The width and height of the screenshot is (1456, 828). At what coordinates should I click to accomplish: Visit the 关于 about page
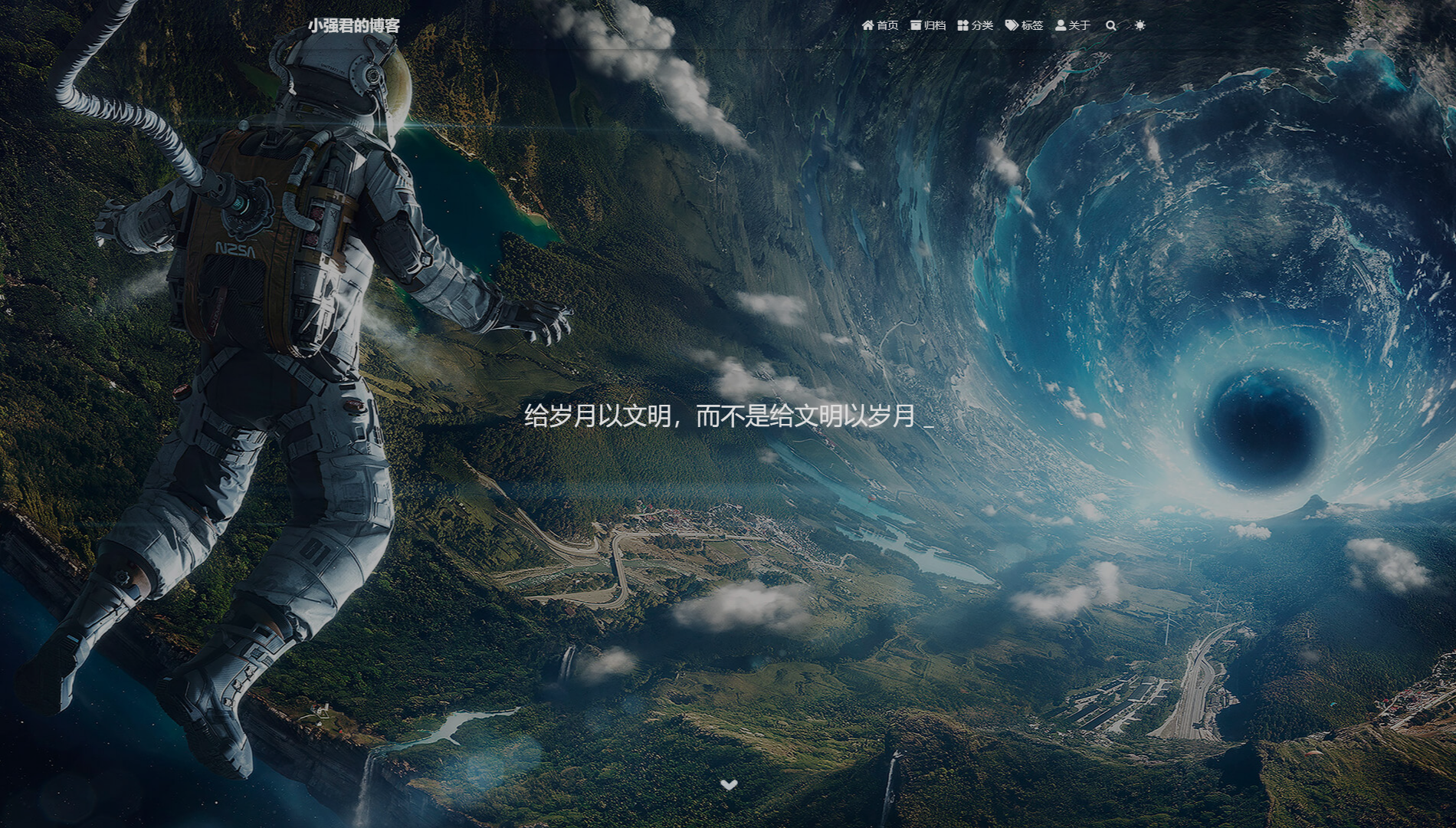pos(1077,25)
